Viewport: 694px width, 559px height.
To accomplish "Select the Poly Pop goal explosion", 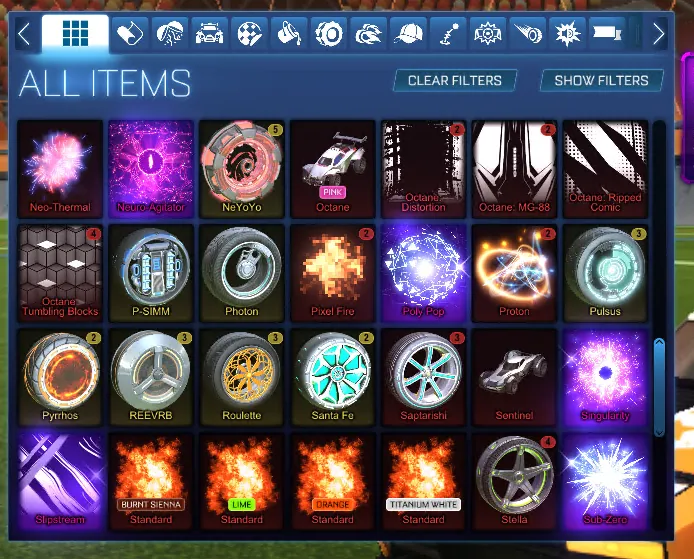I will click(424, 271).
